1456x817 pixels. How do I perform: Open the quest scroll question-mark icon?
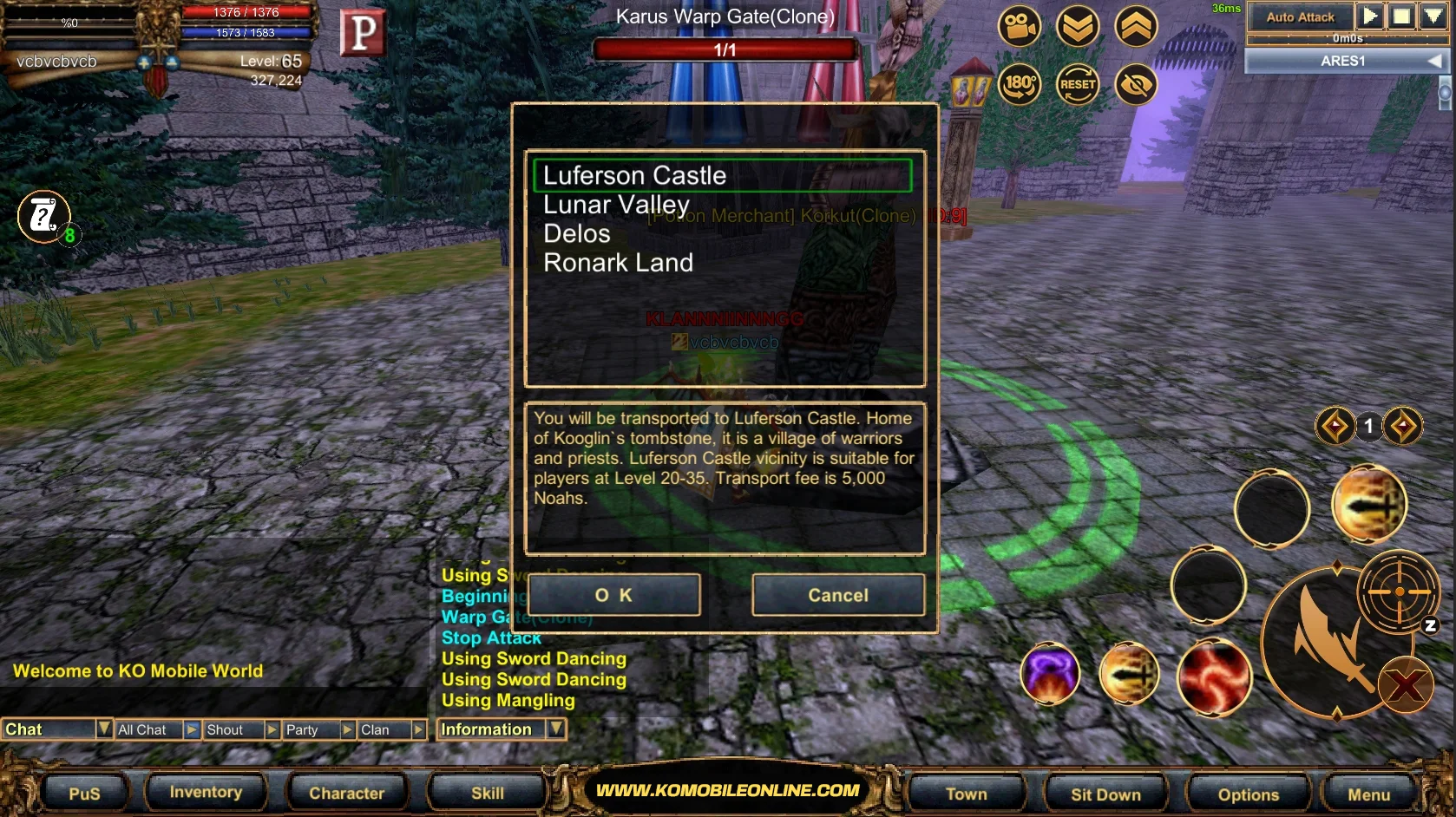43,215
